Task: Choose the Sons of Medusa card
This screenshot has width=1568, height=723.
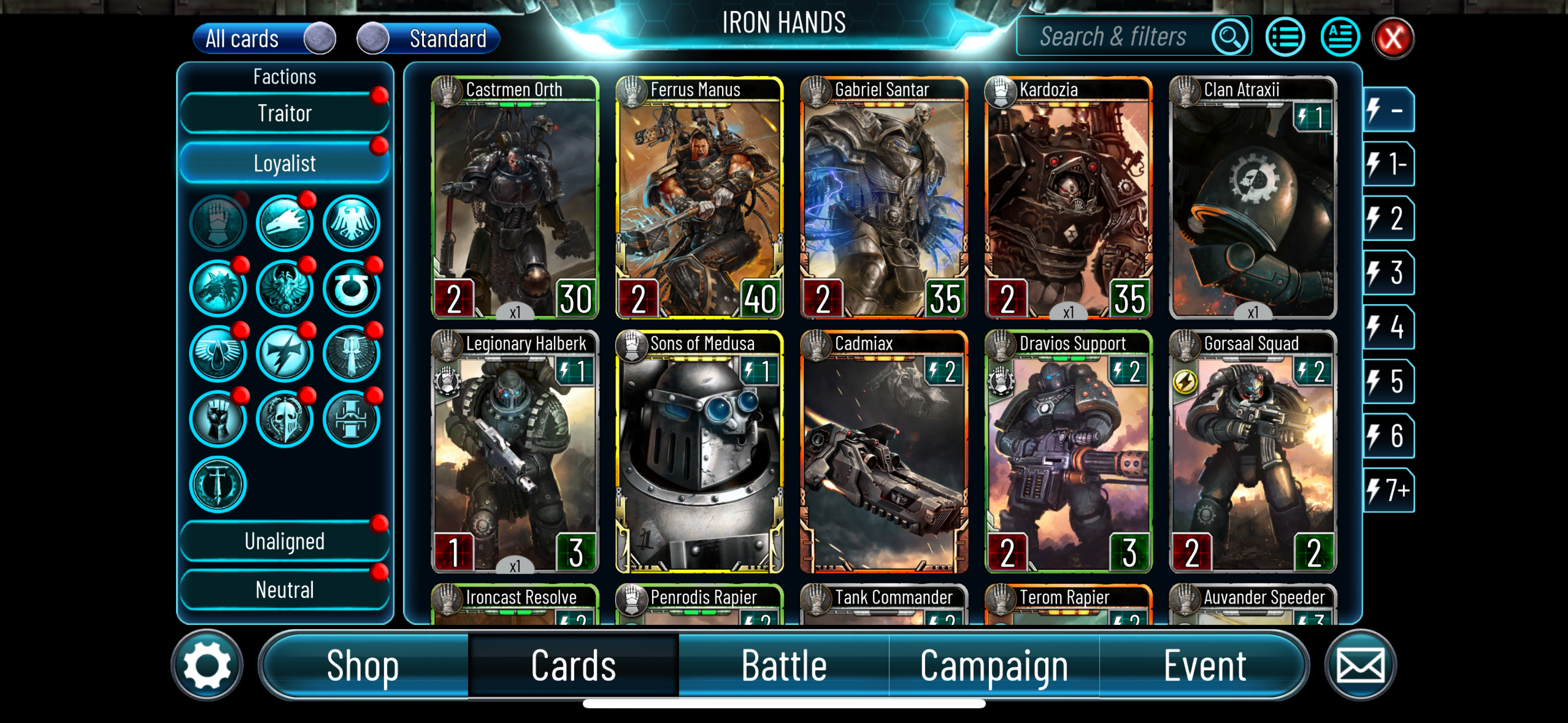Action: click(699, 452)
